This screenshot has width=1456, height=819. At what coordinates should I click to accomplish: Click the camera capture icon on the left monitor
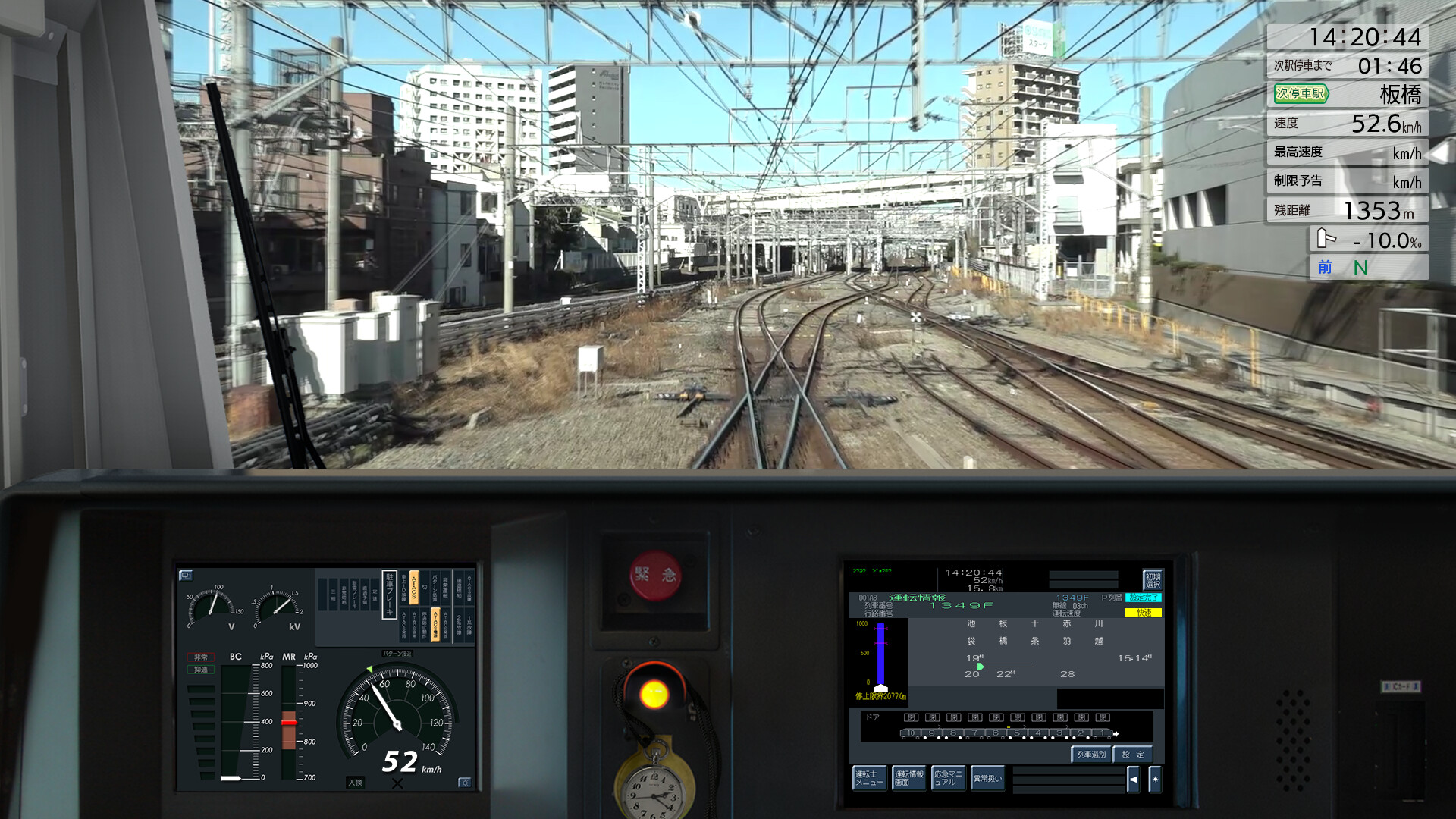[186, 576]
